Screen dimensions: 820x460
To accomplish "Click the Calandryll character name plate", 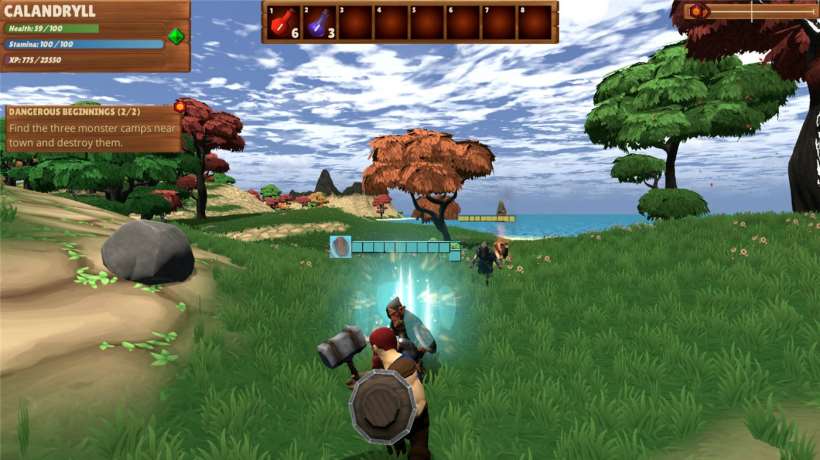I will coord(58,11).
